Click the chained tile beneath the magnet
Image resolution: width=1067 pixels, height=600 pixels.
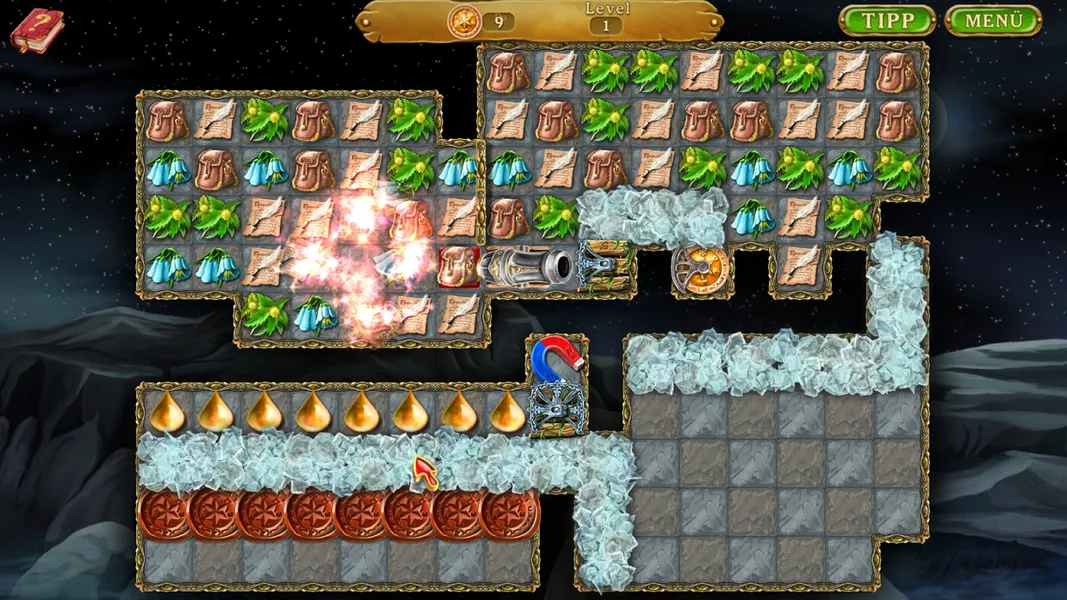(x=556, y=408)
